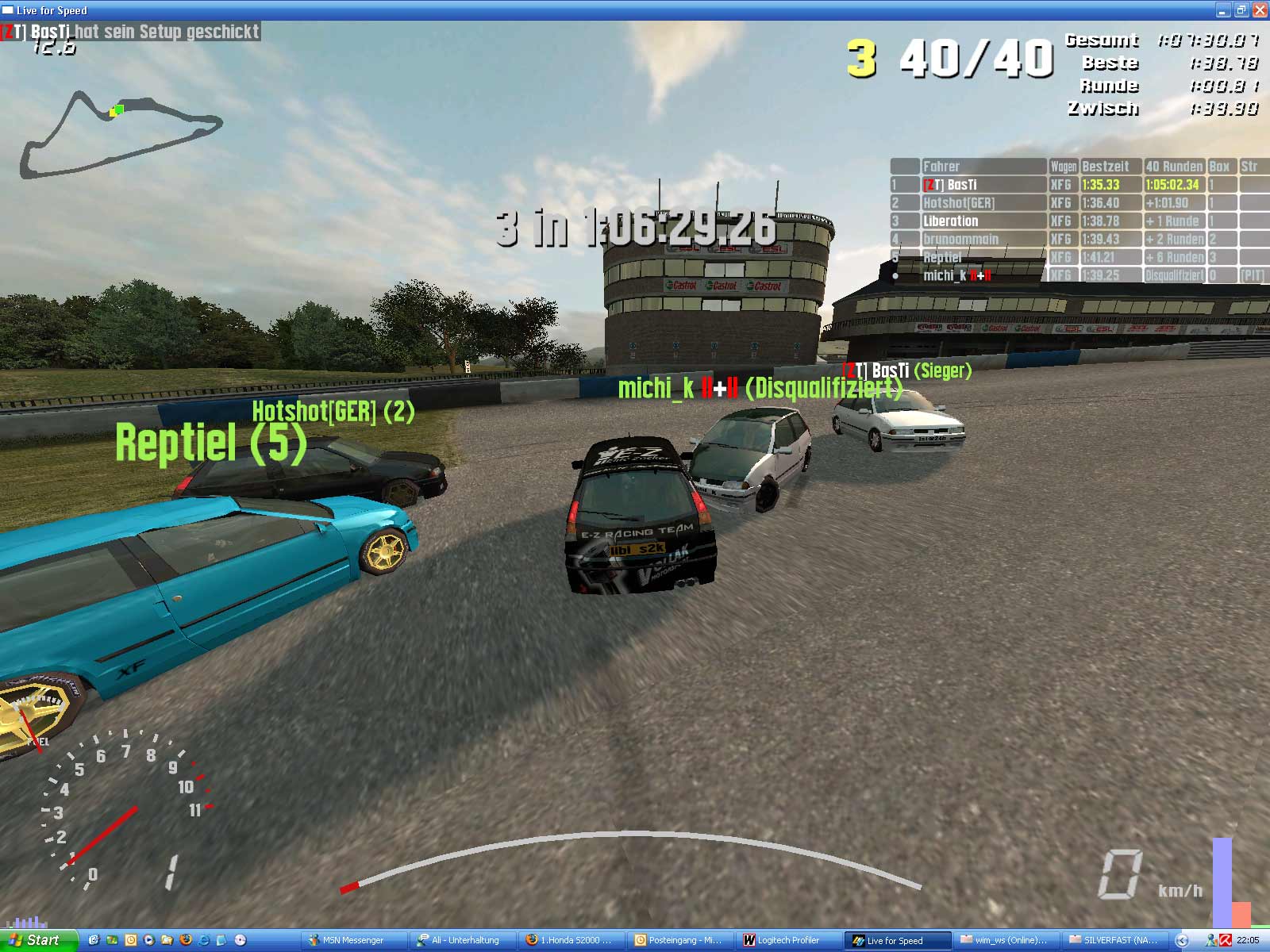Click the track outline minimap
1270x952 pixels.
pyautogui.click(x=119, y=135)
